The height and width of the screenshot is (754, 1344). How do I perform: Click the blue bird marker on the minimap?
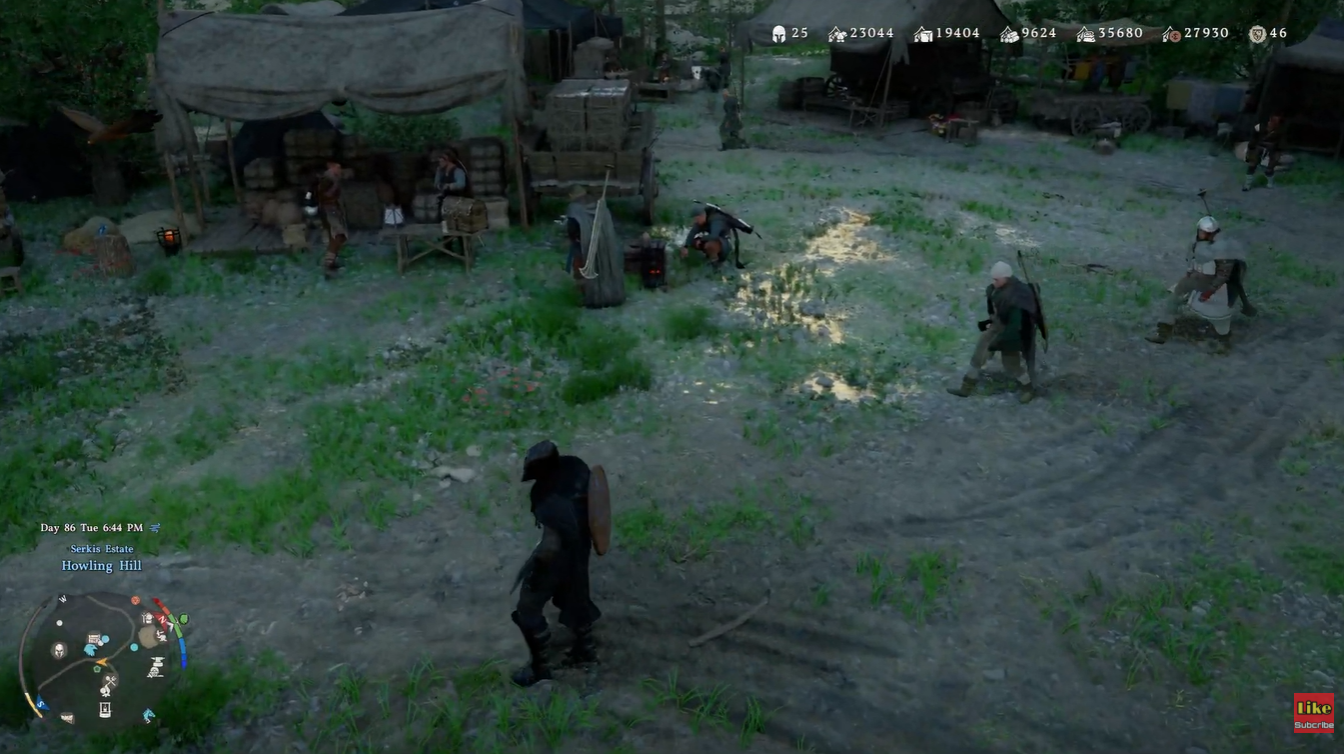pos(90,648)
